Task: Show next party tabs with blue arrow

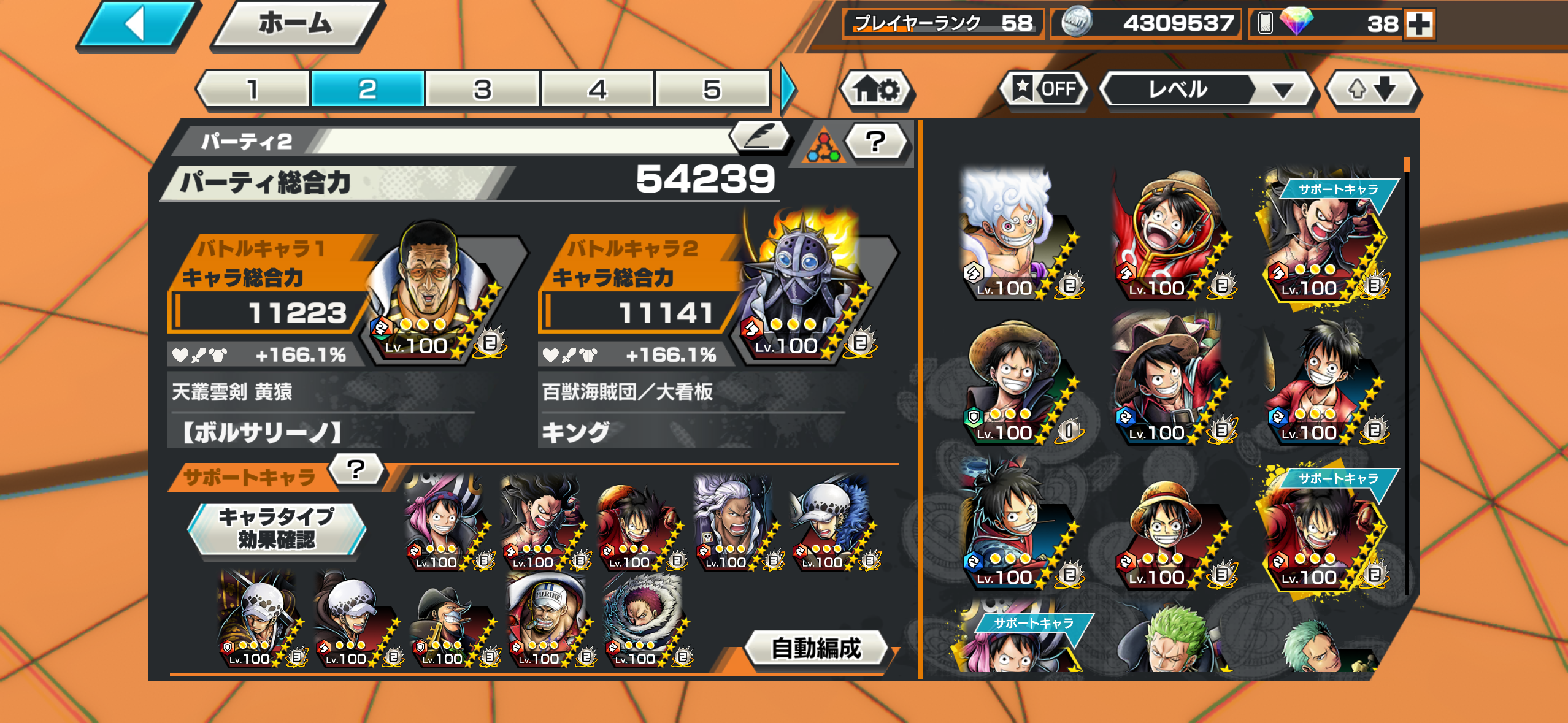Action: (788, 90)
